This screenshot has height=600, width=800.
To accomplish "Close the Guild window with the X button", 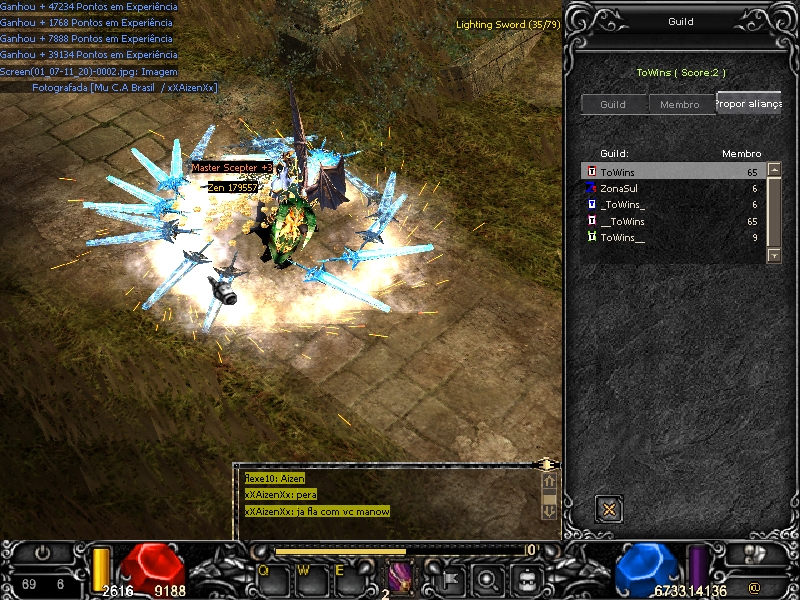I will (x=609, y=509).
